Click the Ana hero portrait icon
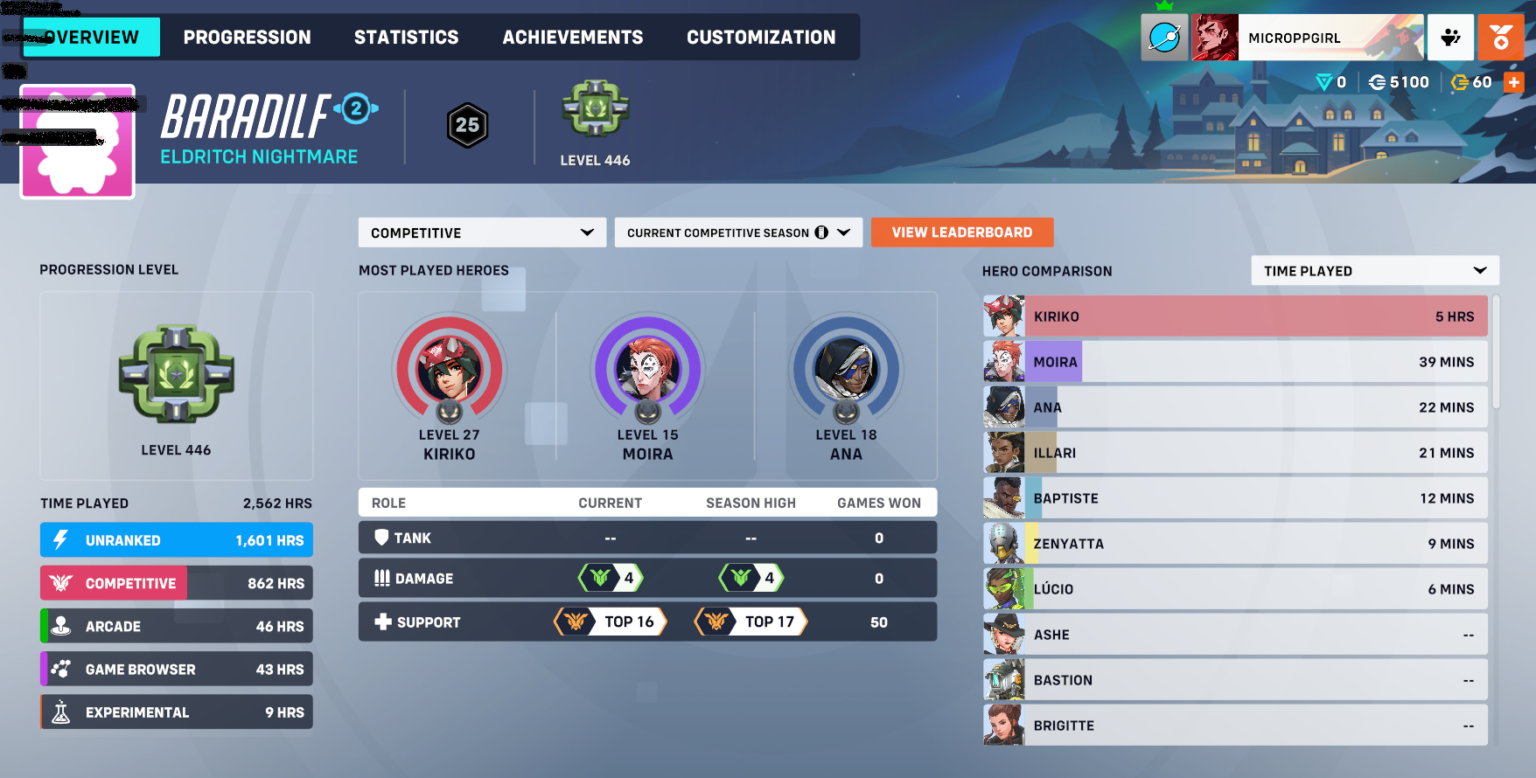 [846, 369]
